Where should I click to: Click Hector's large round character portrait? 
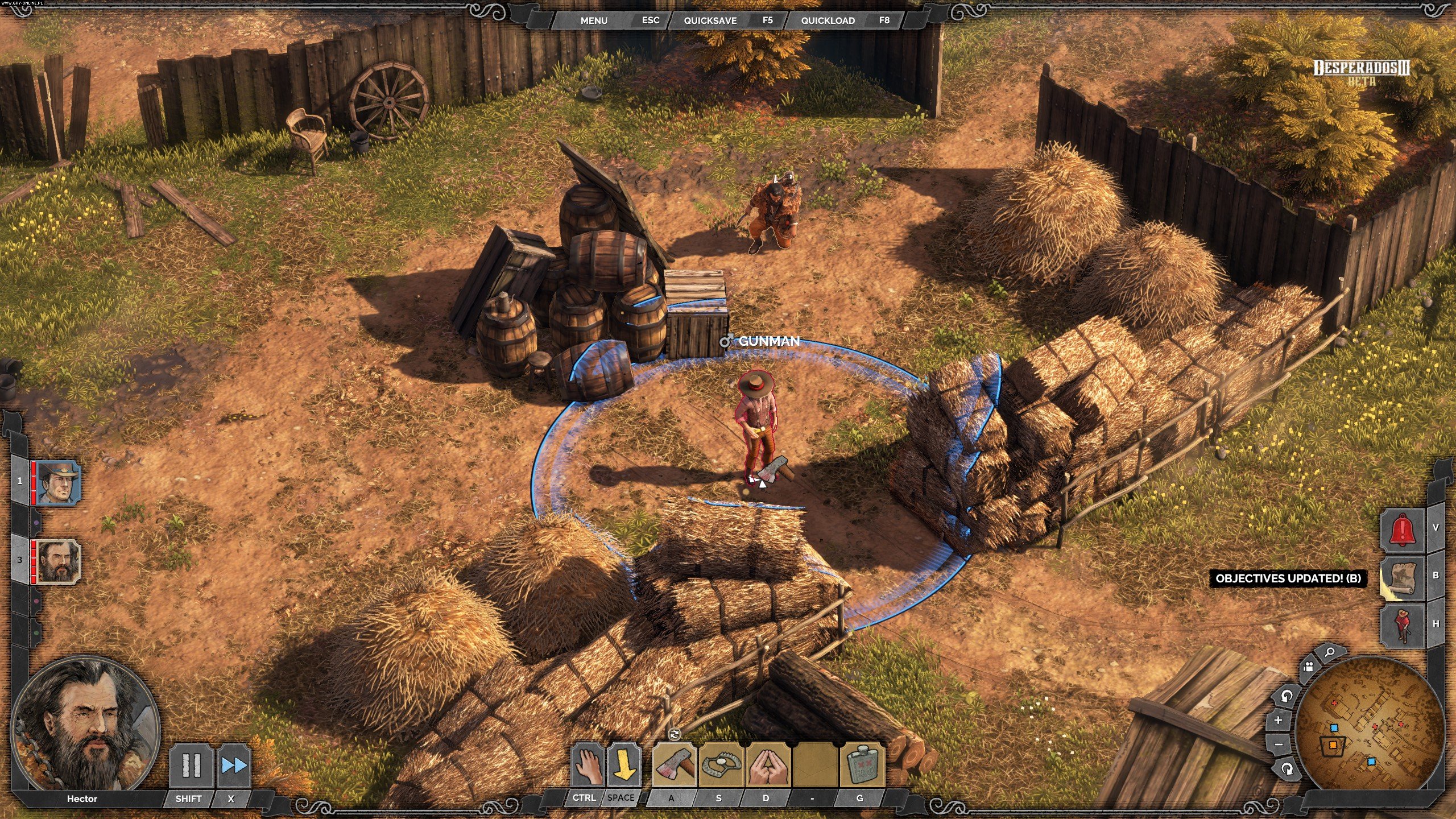pyautogui.click(x=85, y=723)
